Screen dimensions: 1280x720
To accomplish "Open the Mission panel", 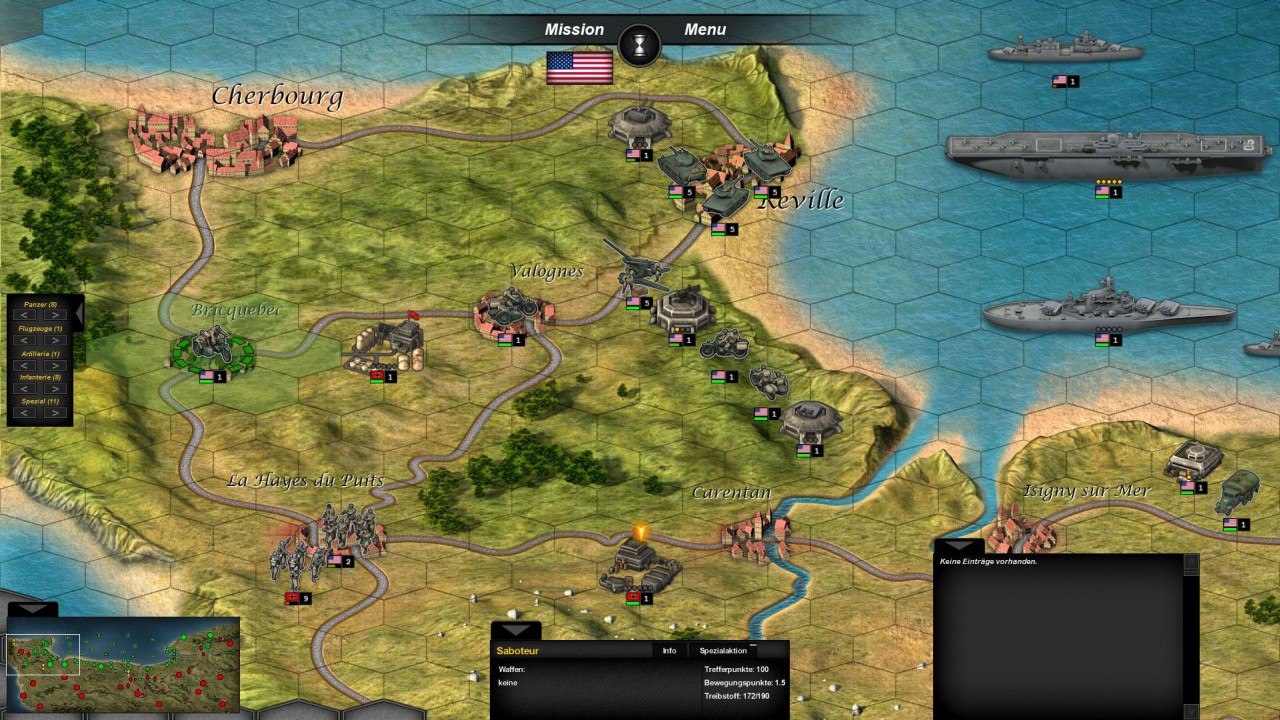I will click(x=574, y=30).
